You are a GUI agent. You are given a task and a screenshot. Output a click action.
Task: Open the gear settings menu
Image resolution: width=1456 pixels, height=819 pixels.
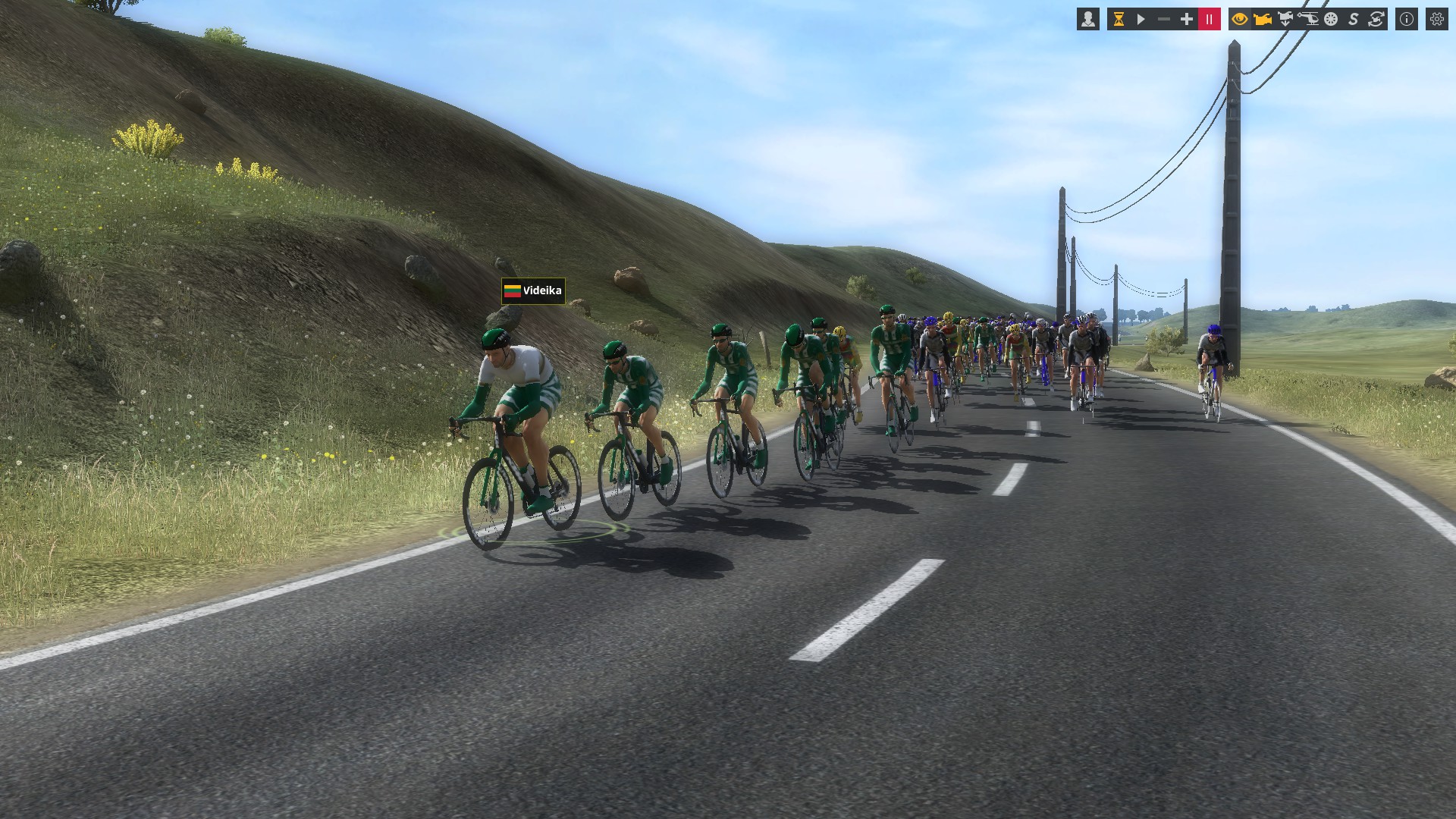1437,20
